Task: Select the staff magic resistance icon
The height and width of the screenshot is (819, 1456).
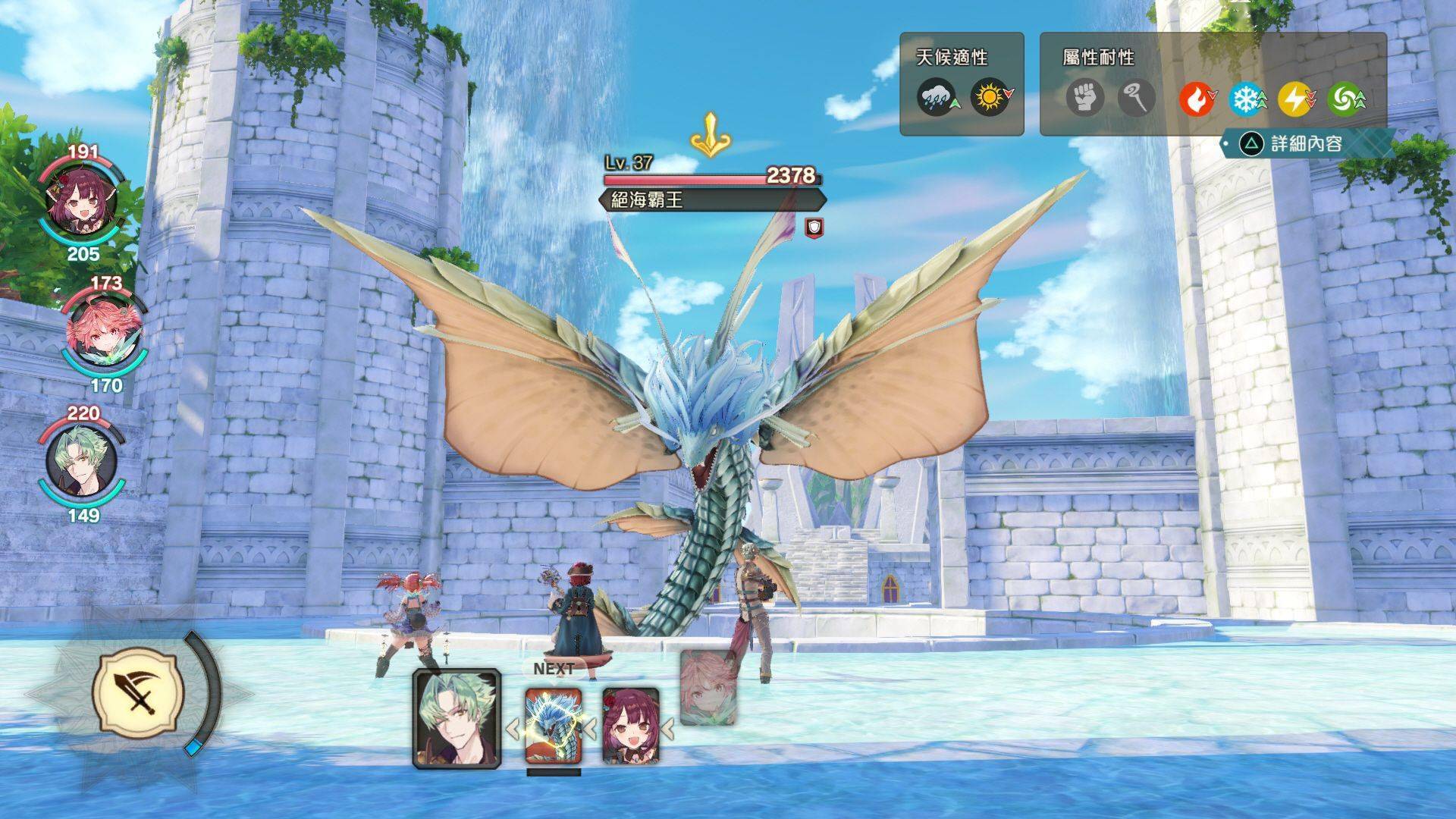Action: [x=1136, y=99]
